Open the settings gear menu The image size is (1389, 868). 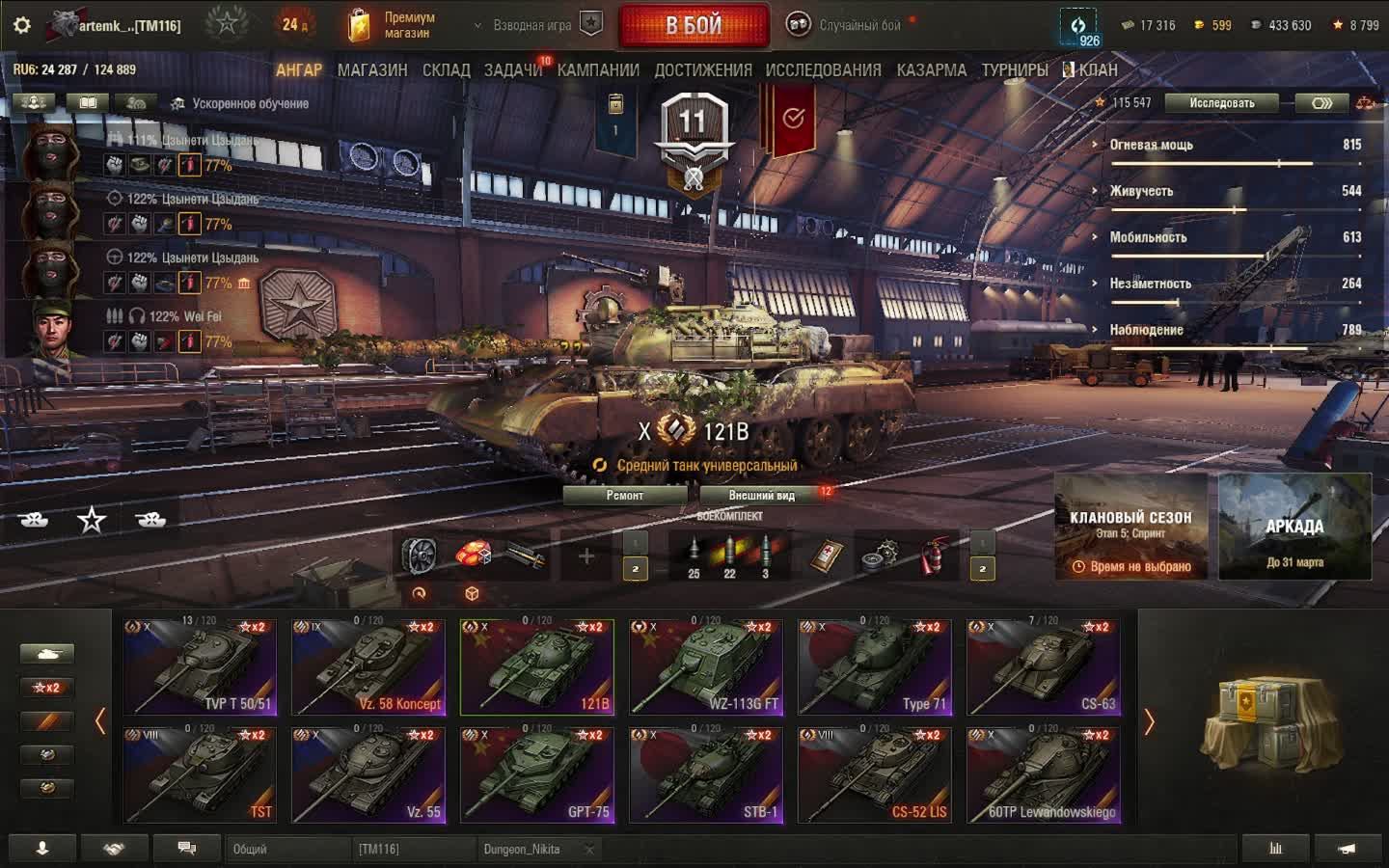[x=22, y=25]
